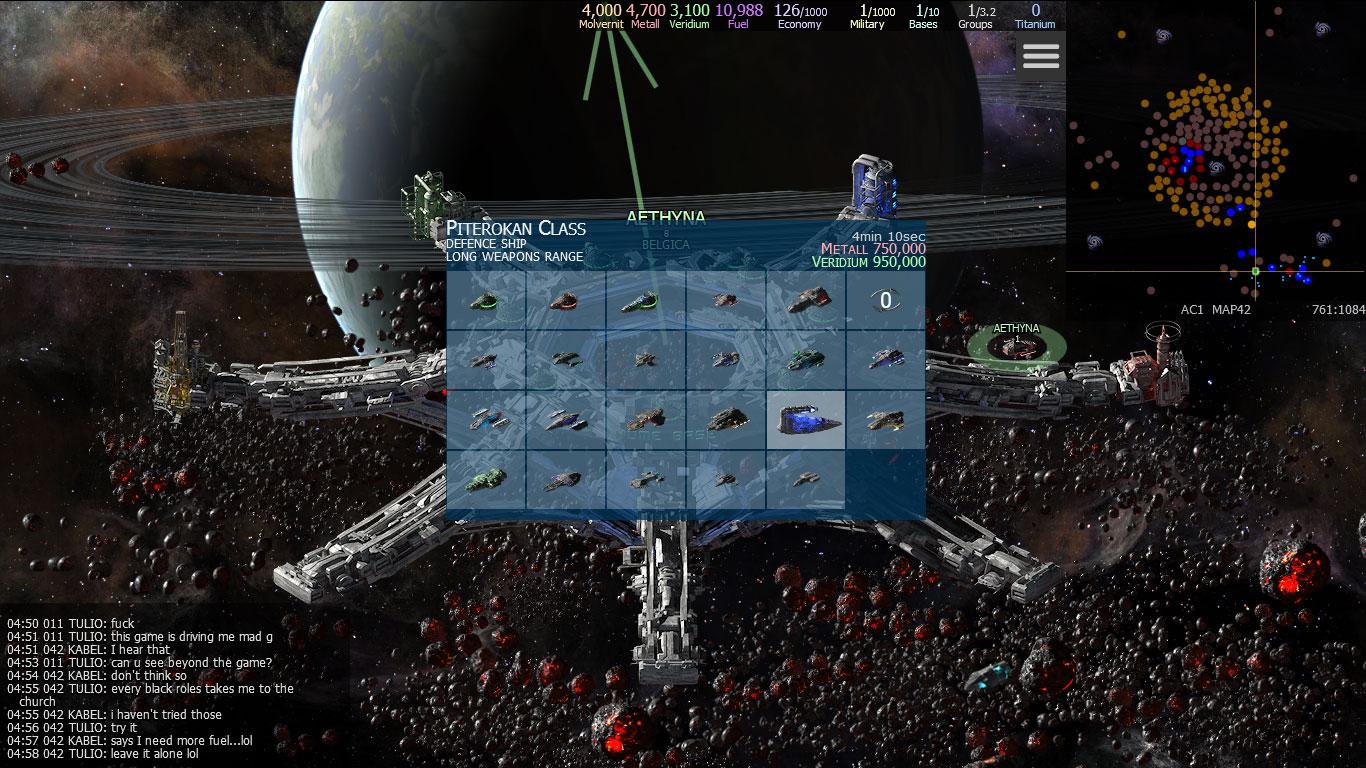Viewport: 1366px width, 768px height.
Task: Pick the blue-winged ship icon, top row
Action: click(x=645, y=300)
